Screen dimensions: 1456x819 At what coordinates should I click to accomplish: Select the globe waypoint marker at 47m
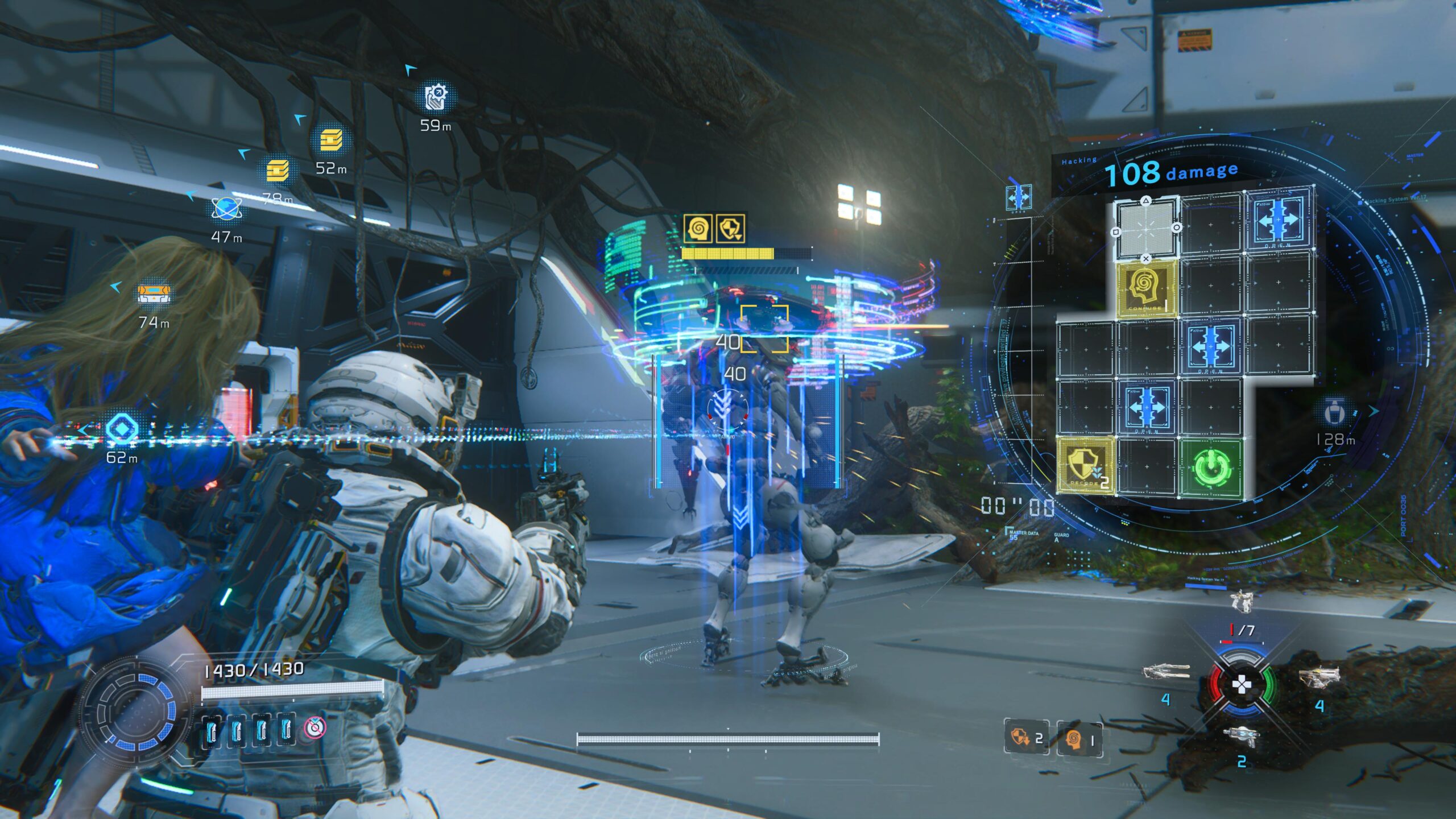pyautogui.click(x=226, y=209)
